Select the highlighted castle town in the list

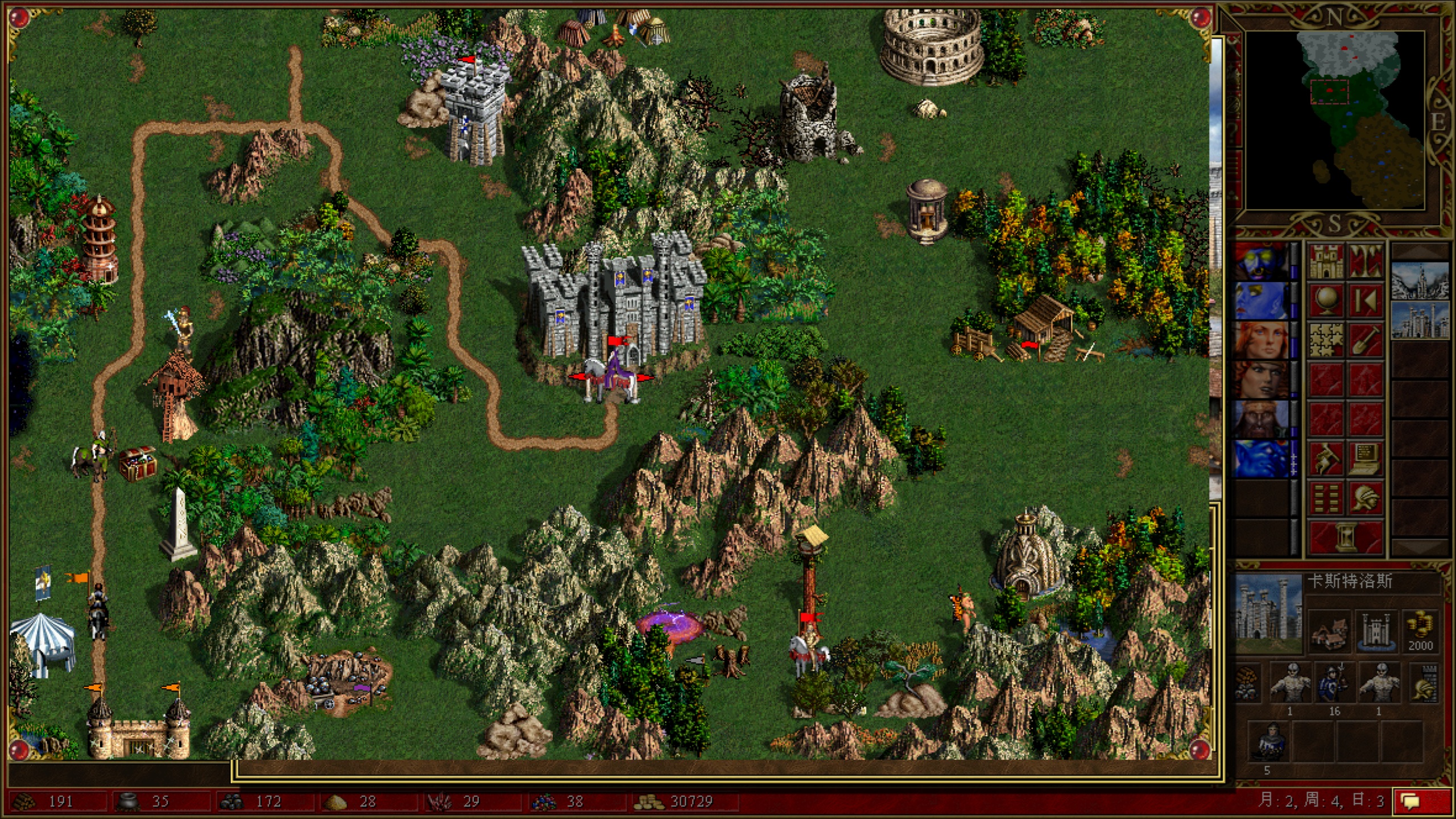click(x=1420, y=320)
